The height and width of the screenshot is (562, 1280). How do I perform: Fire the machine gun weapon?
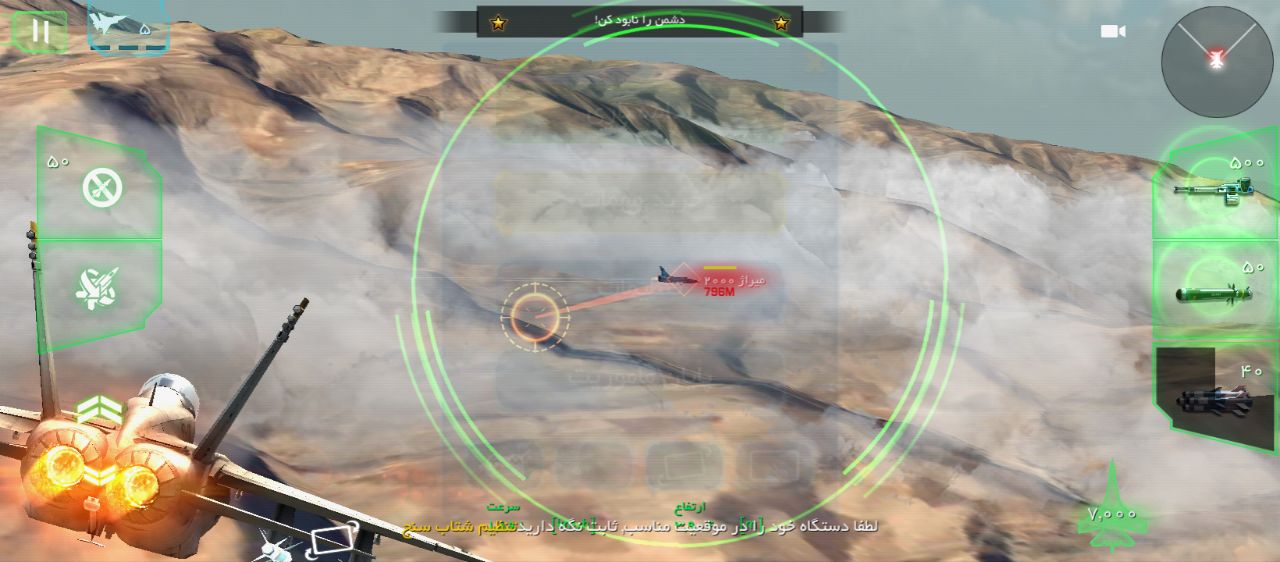coord(1214,185)
